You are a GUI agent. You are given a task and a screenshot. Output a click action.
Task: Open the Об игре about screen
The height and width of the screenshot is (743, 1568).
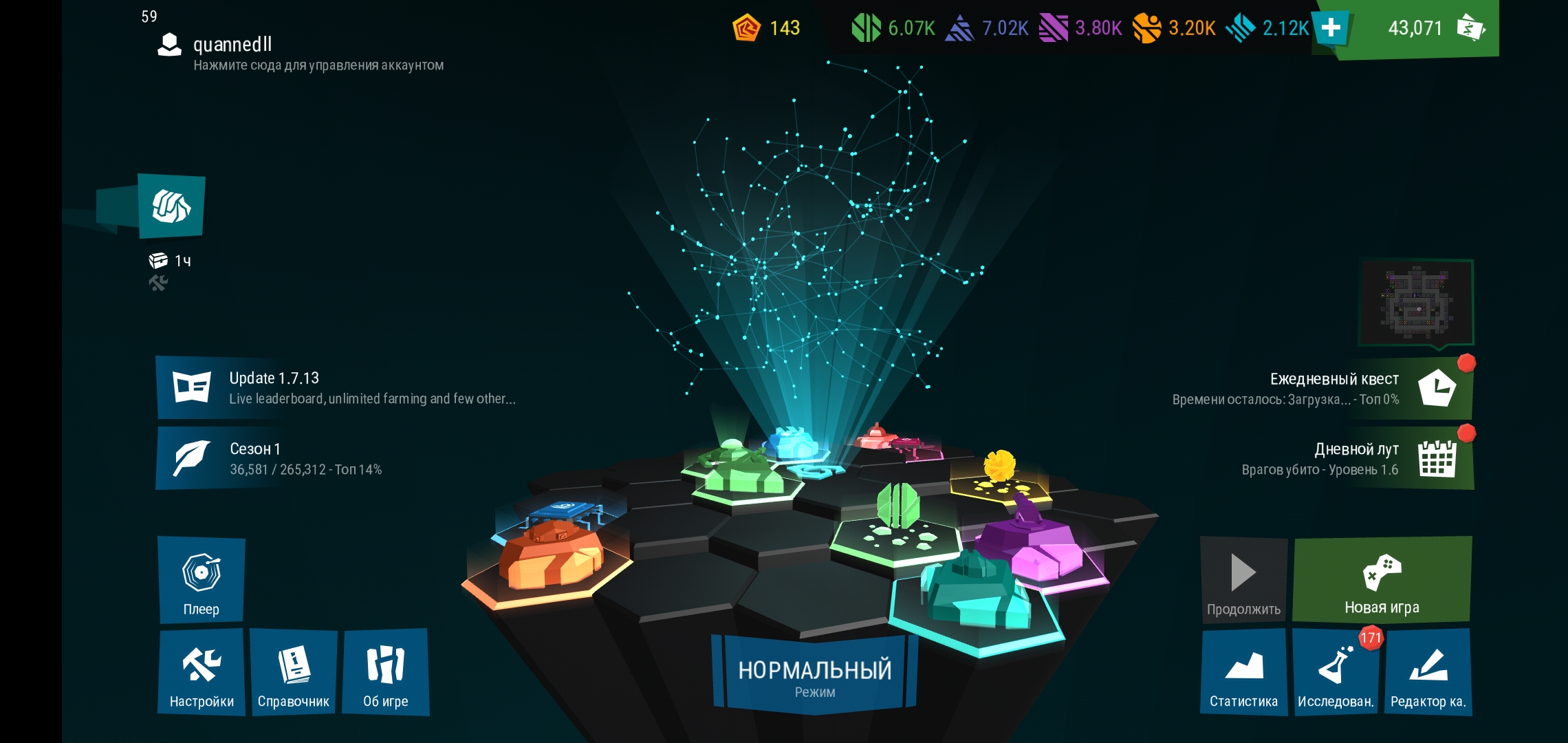385,672
